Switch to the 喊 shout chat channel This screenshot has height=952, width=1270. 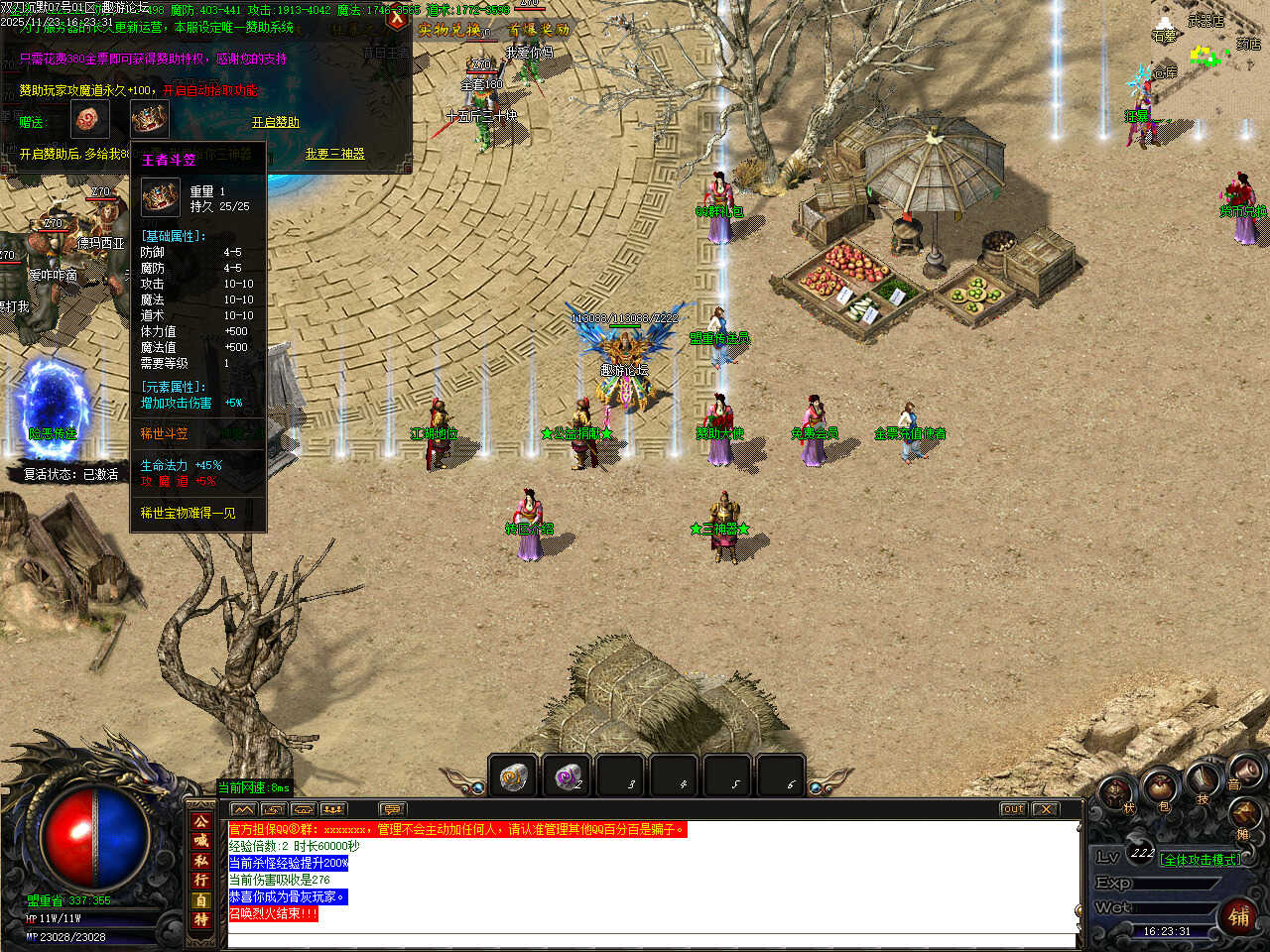[201, 841]
